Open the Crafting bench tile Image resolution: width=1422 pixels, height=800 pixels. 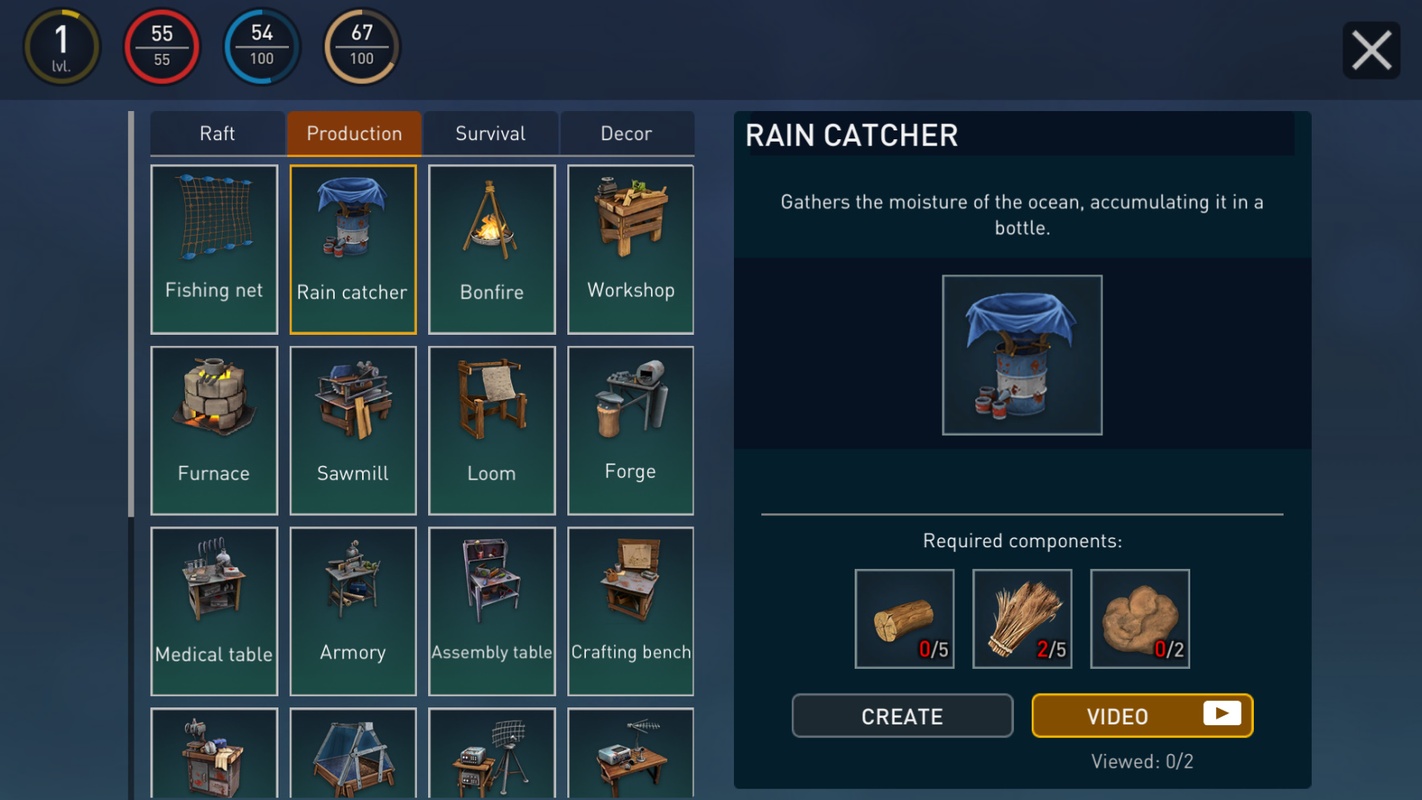pos(630,611)
